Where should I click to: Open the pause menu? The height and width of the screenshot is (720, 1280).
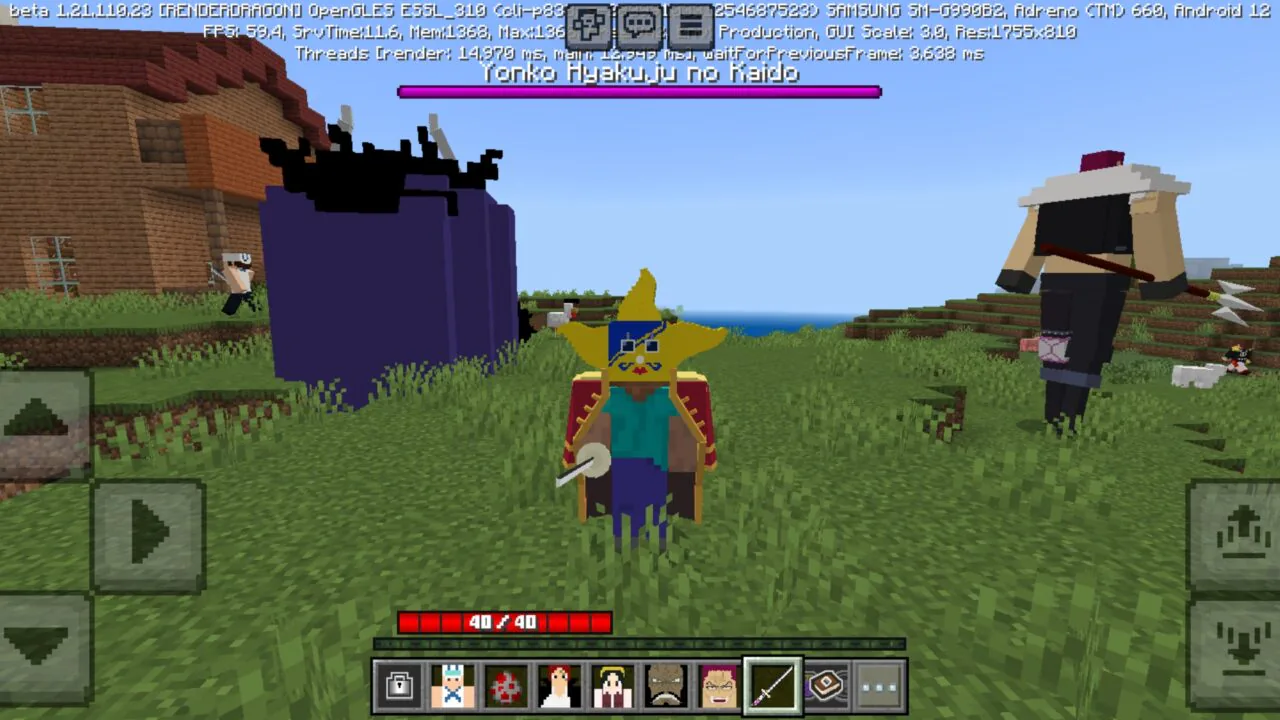692,25
